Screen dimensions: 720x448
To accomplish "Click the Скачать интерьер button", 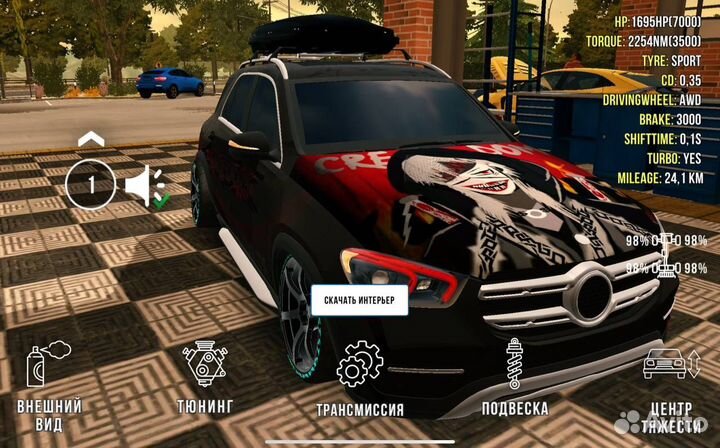I will coord(360,300).
